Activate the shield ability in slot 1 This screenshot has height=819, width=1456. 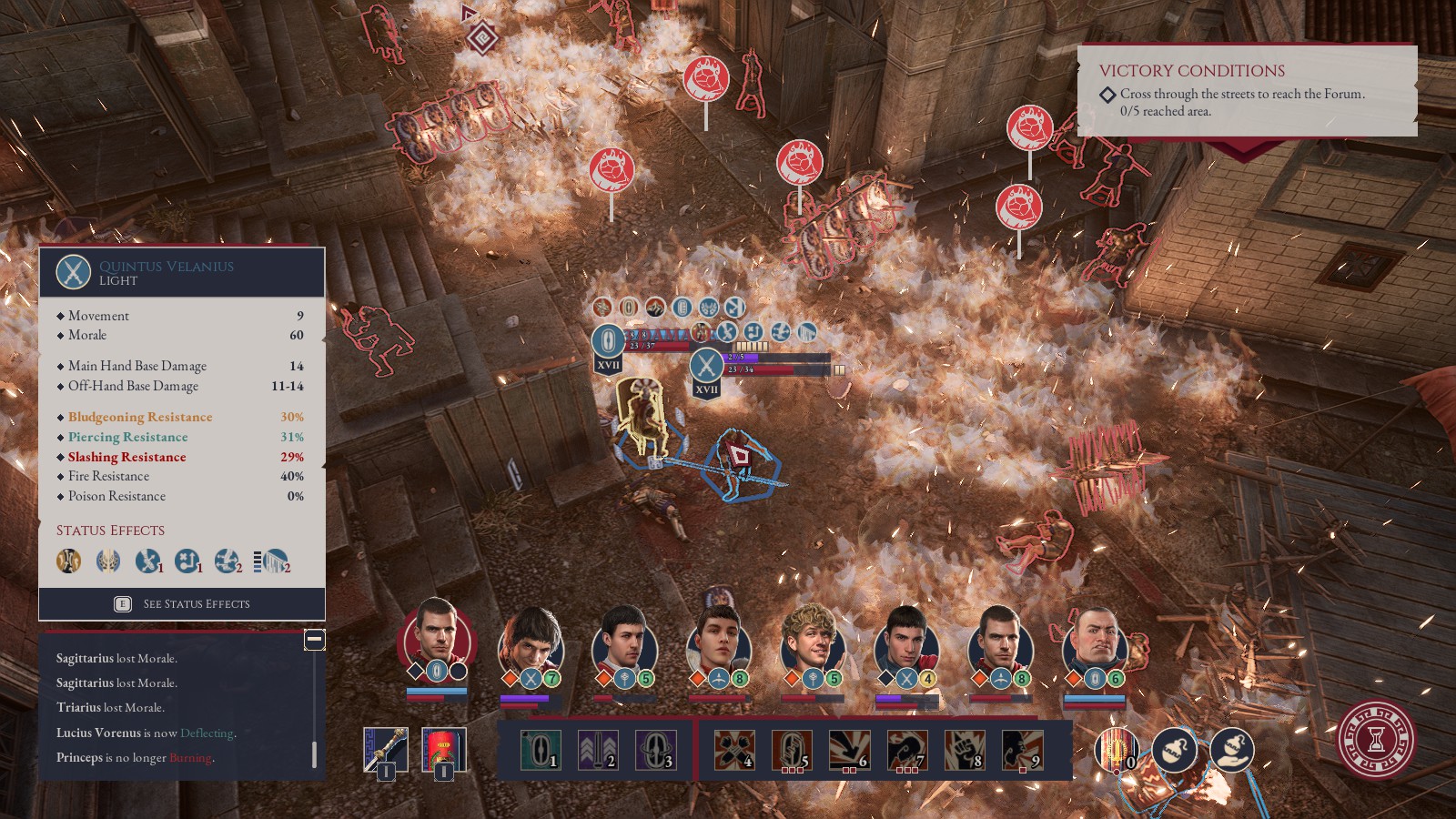[541, 750]
